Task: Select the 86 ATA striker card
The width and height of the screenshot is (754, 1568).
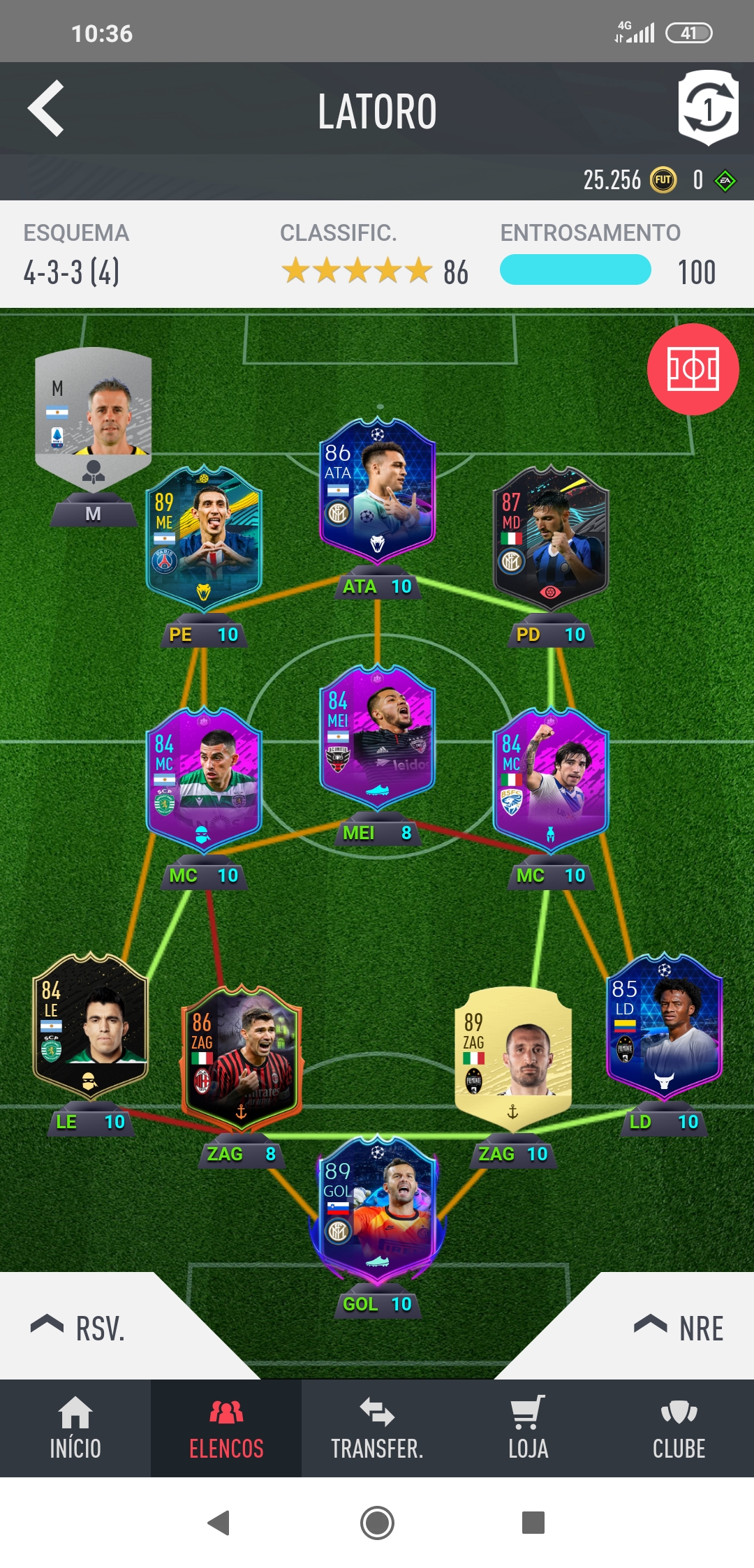Action: 378,492
